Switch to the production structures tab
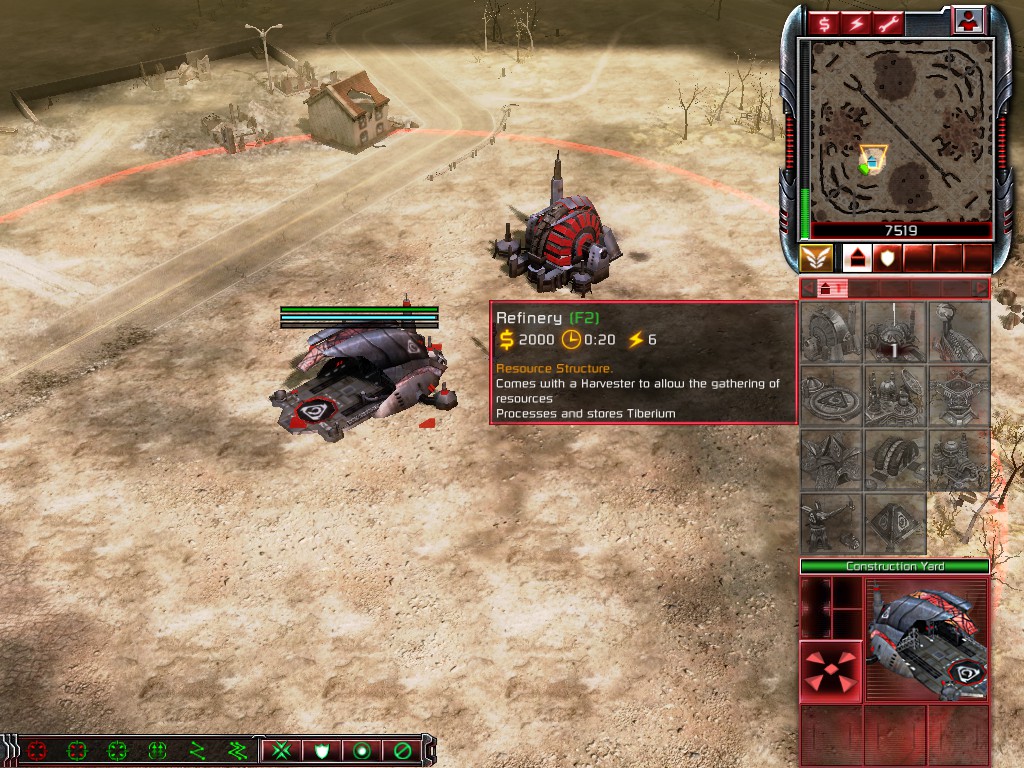1024x768 pixels. pos(857,259)
